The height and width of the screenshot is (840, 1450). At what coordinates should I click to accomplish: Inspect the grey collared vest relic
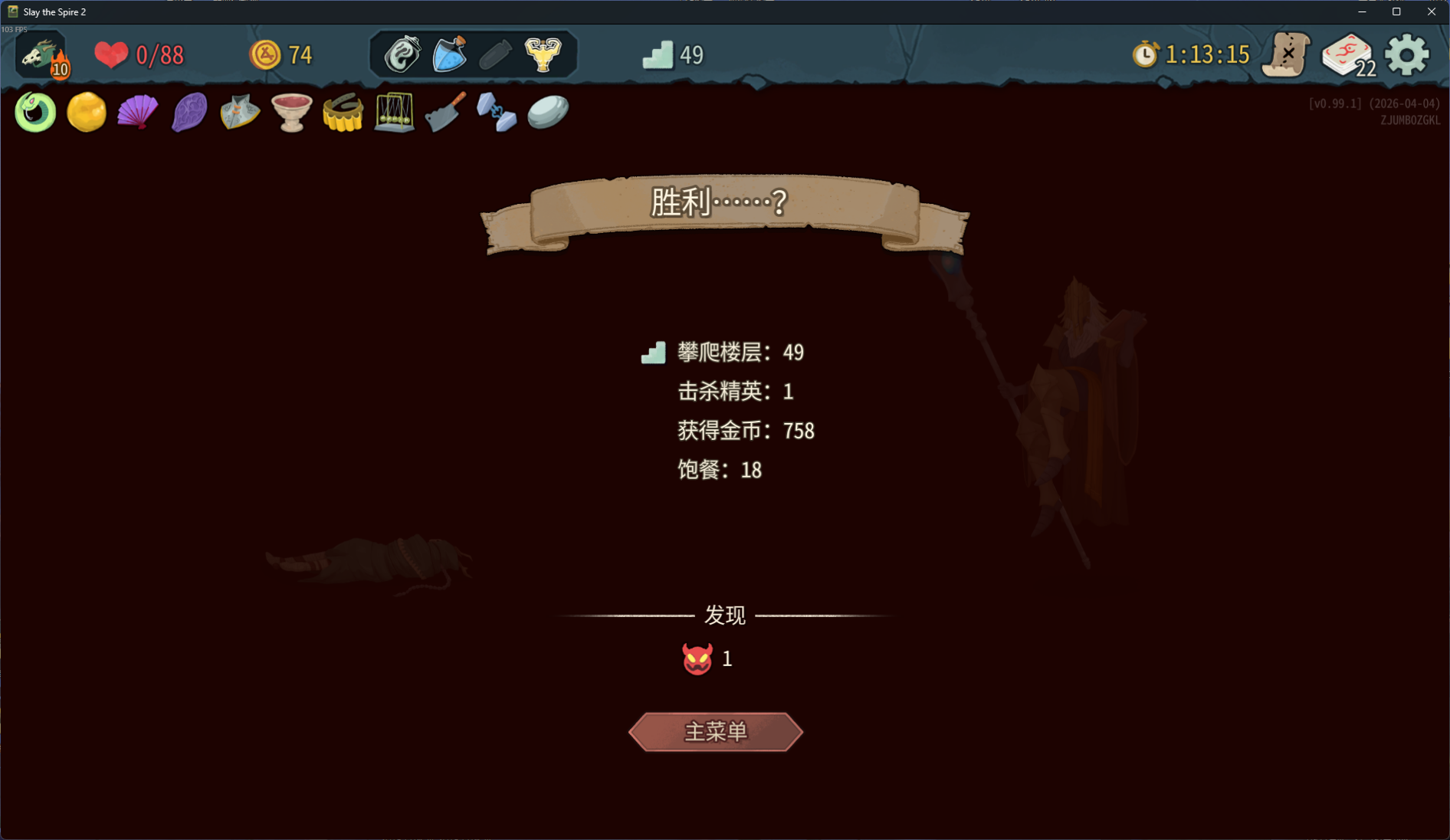click(240, 113)
